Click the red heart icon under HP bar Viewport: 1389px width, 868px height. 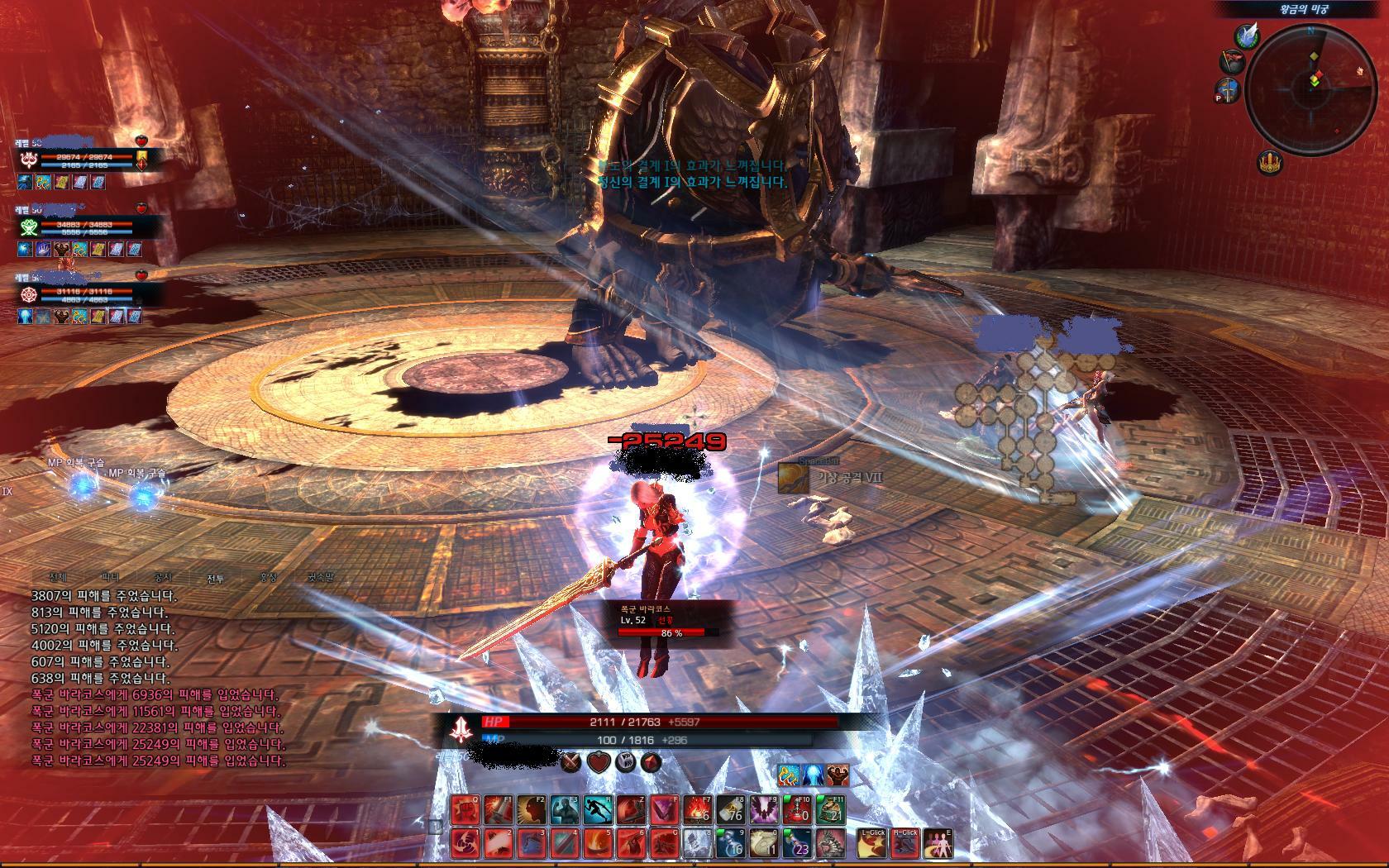(599, 762)
